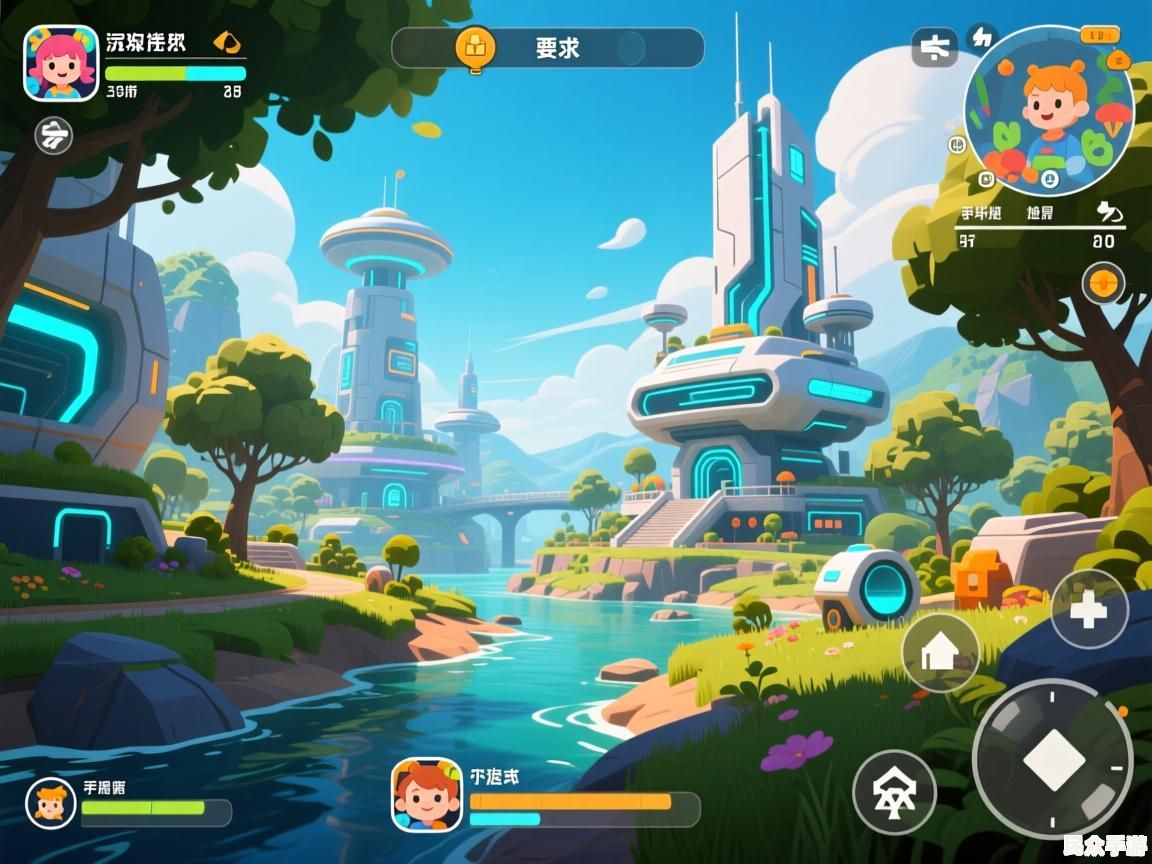Go home with the house icon button
1152x864 pixels.
[940, 652]
